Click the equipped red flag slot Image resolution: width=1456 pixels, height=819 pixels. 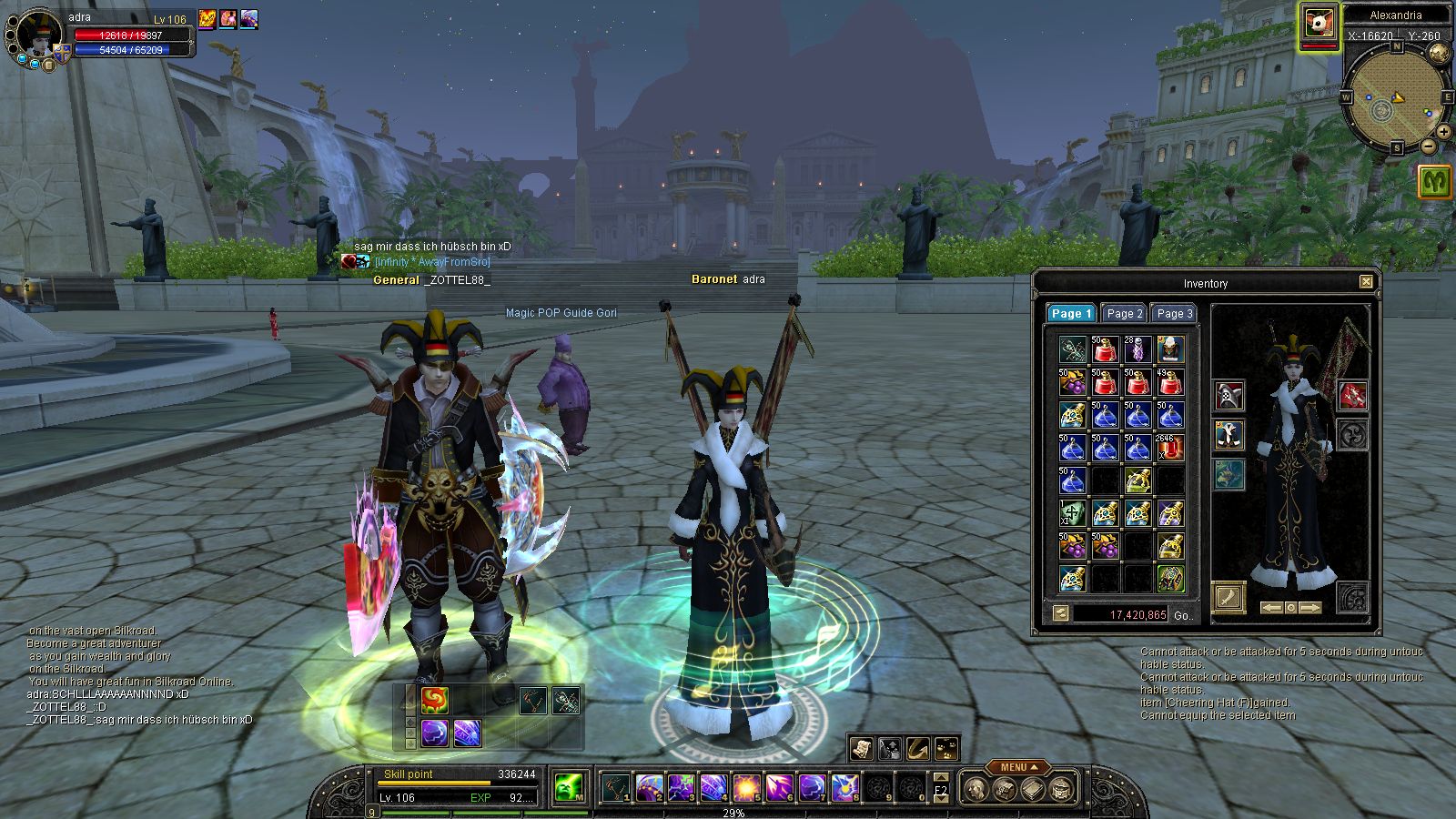click(x=1353, y=396)
